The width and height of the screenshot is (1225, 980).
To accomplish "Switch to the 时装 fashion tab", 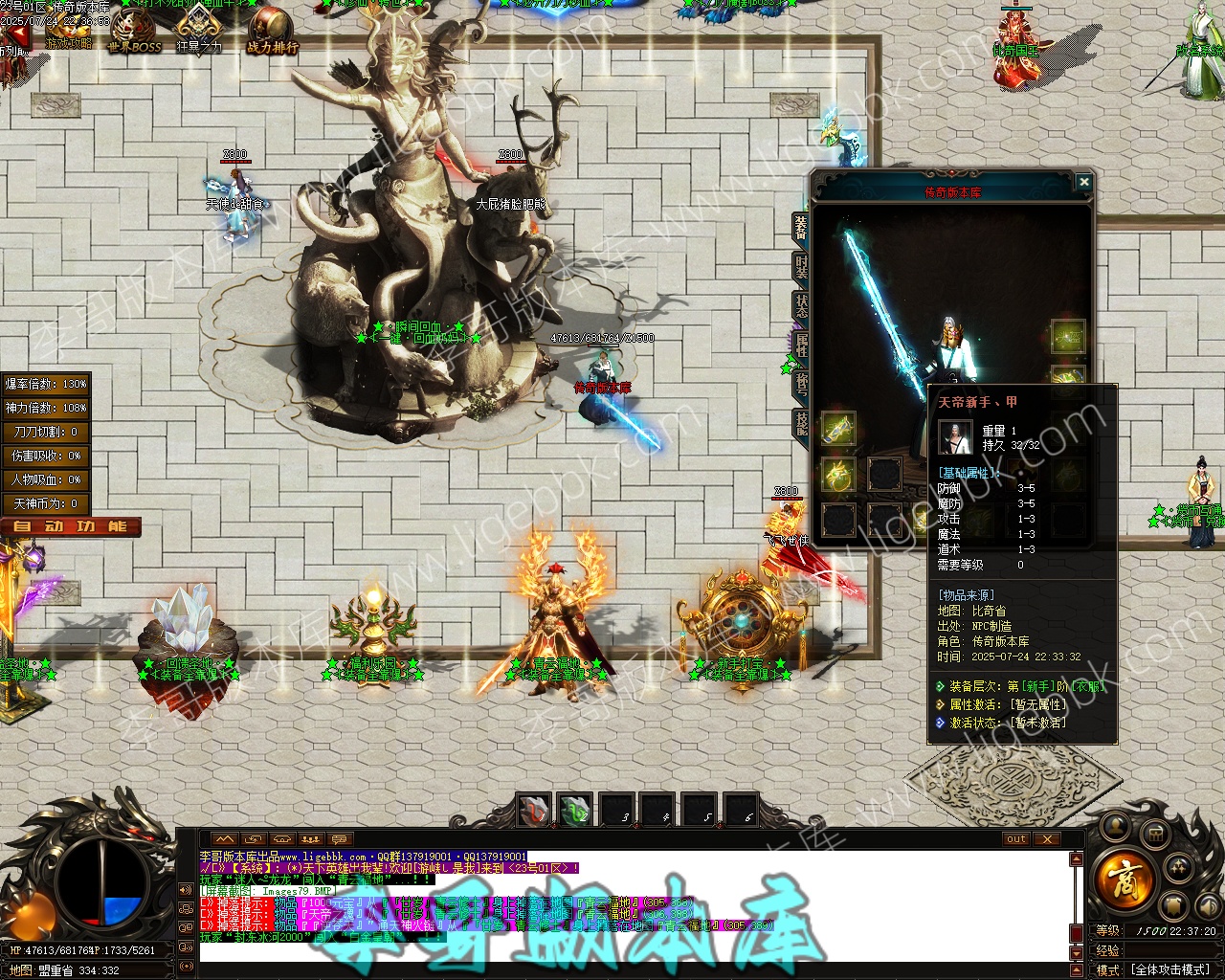I will pos(801,267).
